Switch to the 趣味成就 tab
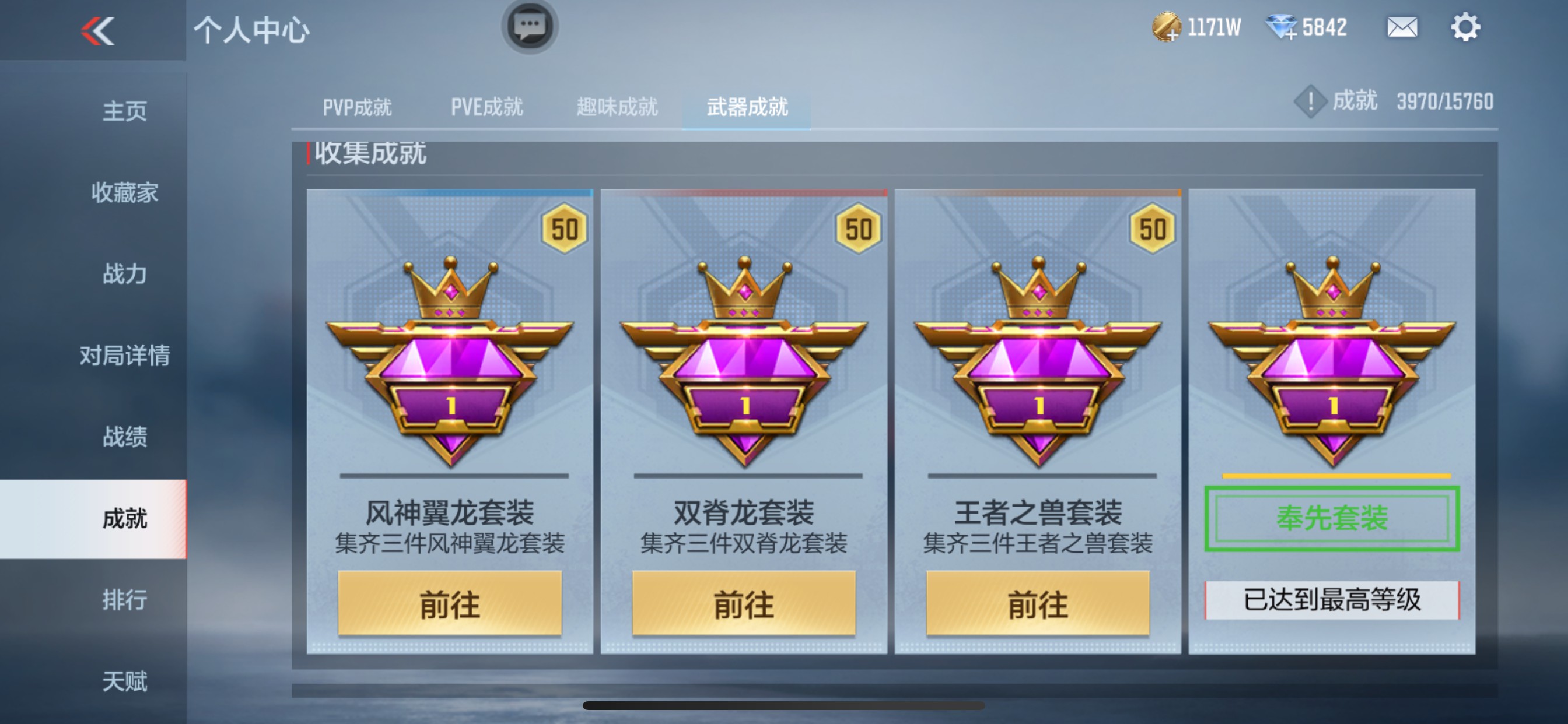 point(617,107)
